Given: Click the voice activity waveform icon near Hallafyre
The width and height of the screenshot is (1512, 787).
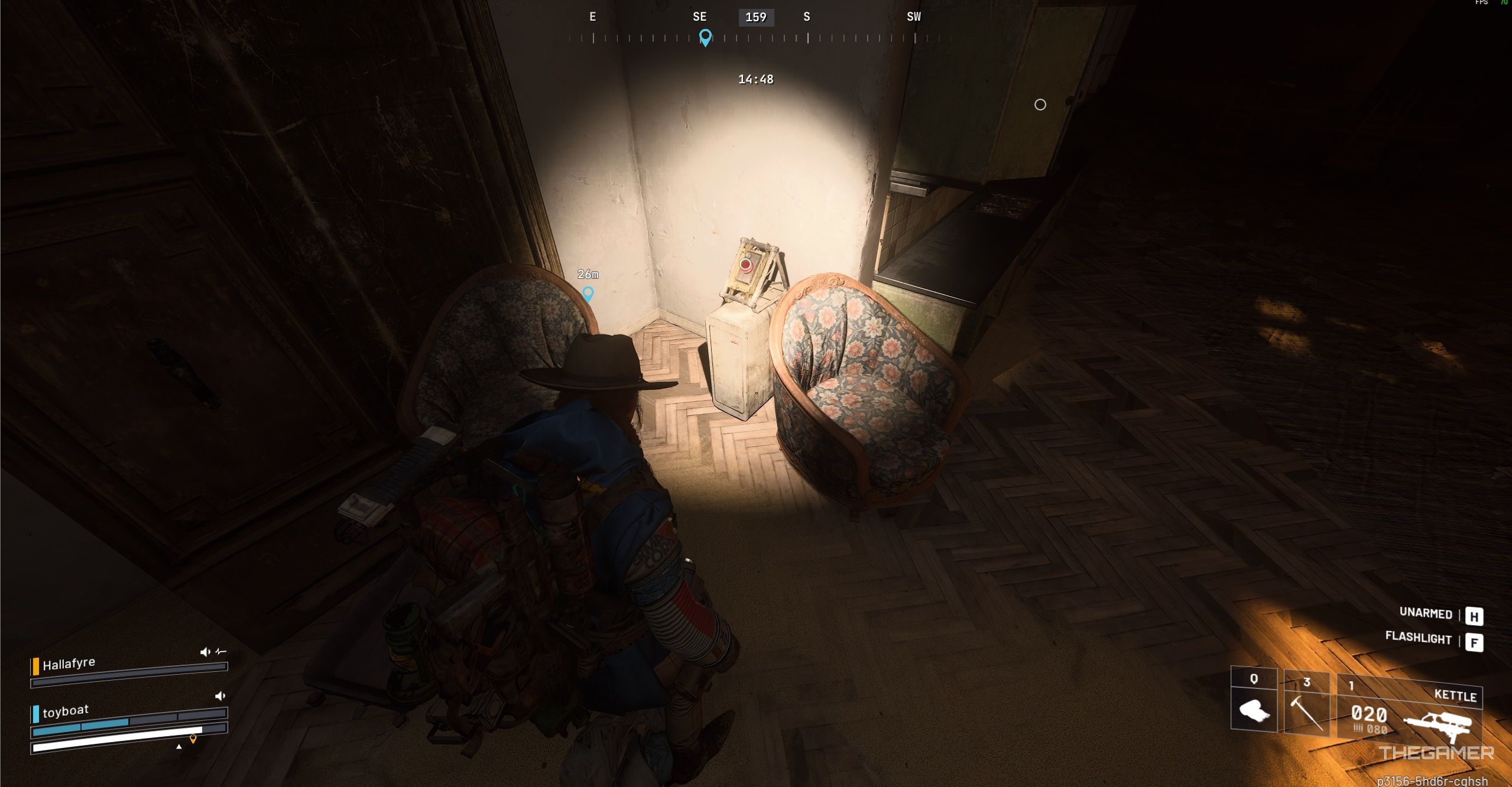Looking at the screenshot, I should coord(220,652).
